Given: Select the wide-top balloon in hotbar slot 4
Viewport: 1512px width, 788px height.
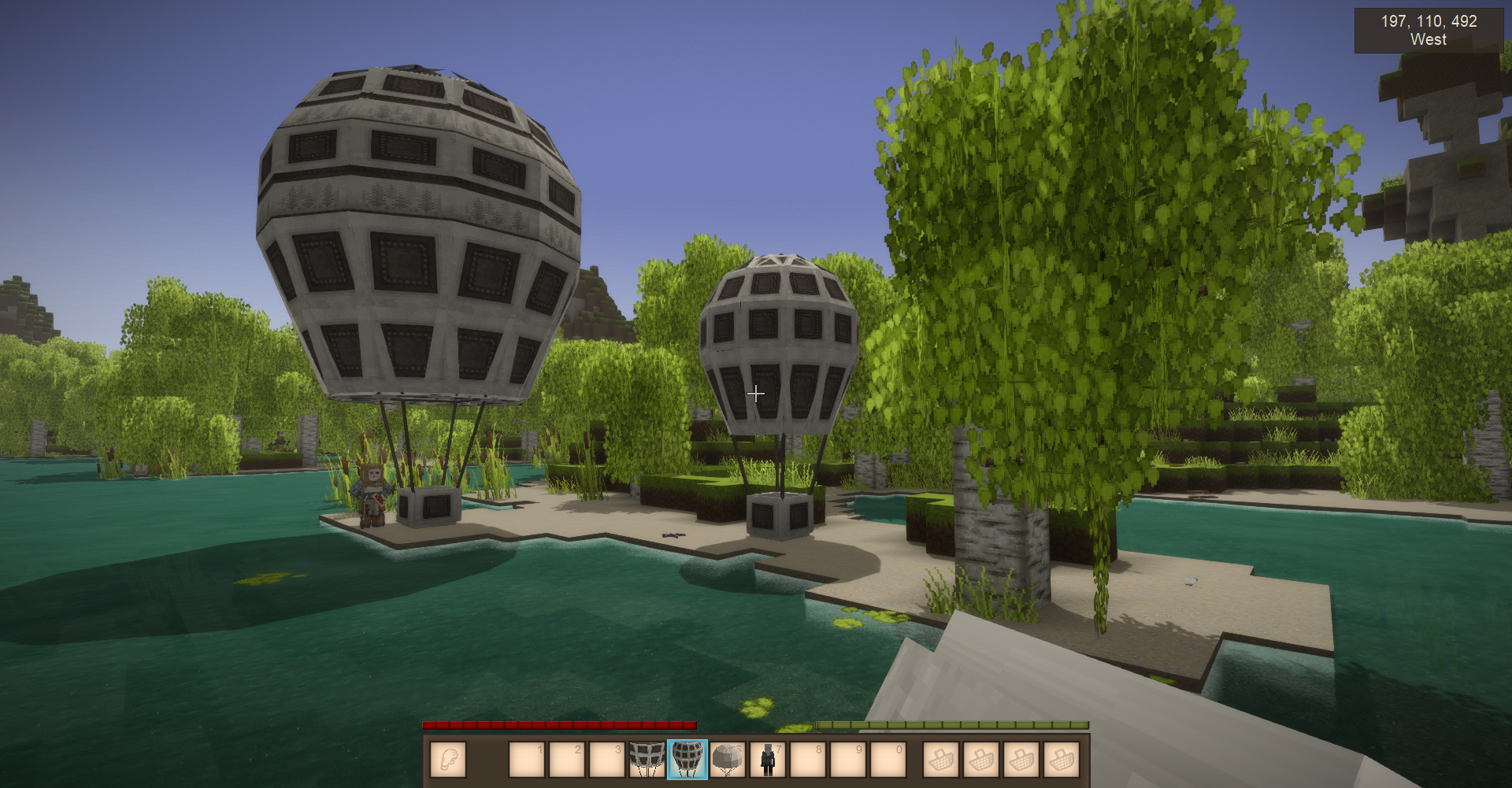Looking at the screenshot, I should [647, 760].
